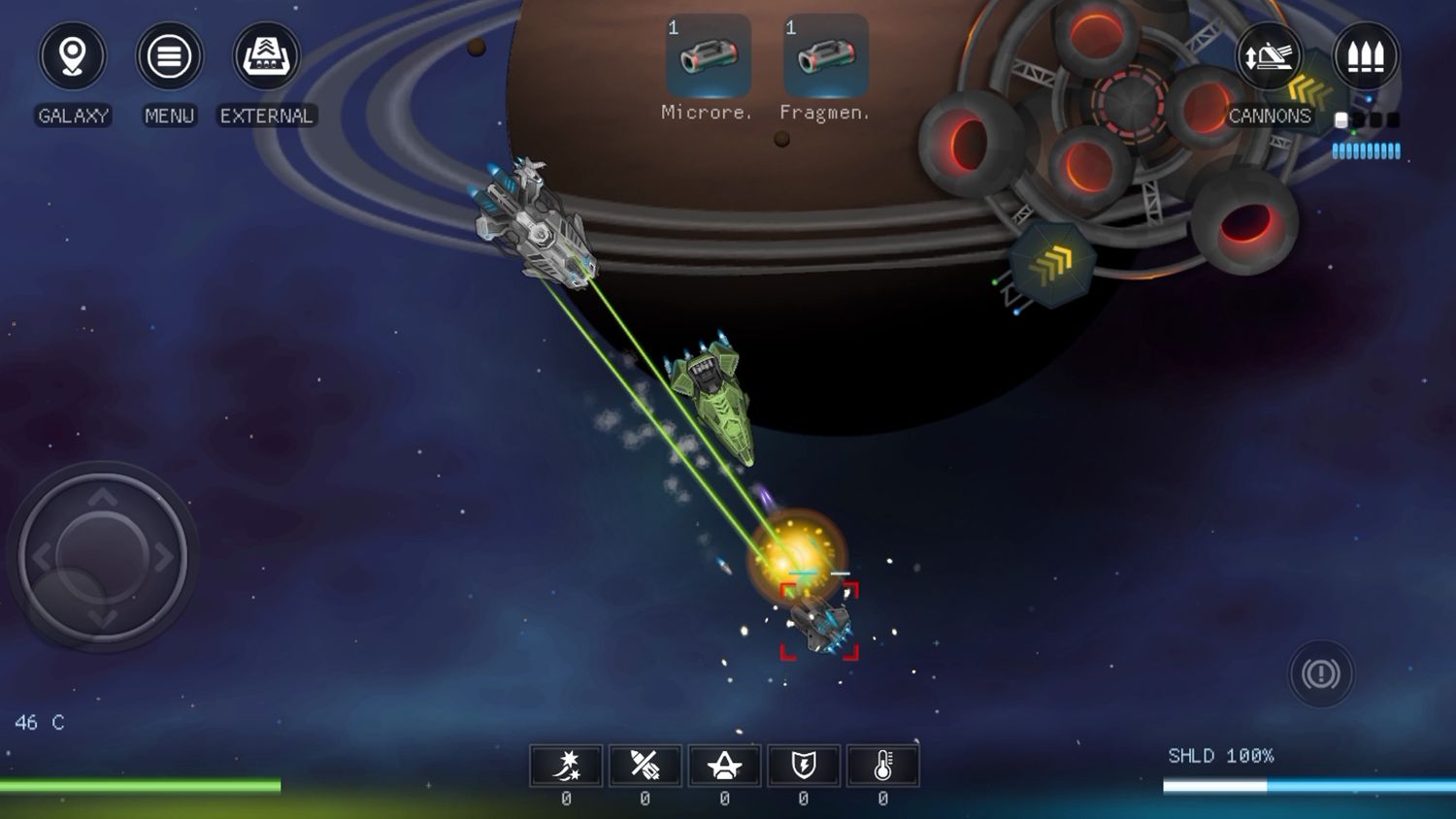Tap the targeted enemy in red brackets
This screenshot has width=1456, height=819.
pyautogui.click(x=820, y=623)
